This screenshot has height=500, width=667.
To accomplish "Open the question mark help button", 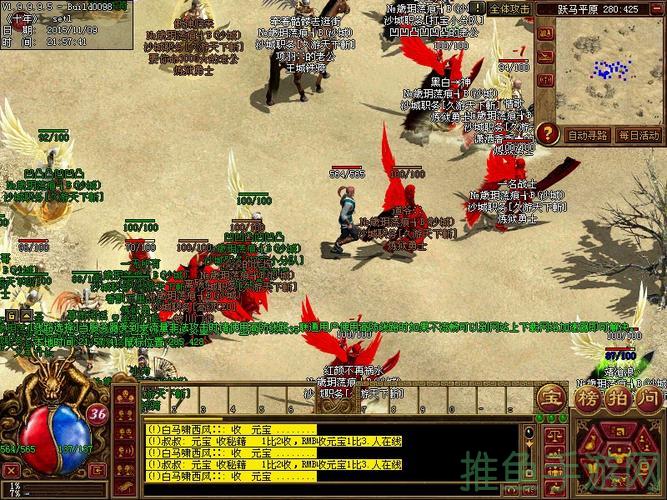I will 546,133.
